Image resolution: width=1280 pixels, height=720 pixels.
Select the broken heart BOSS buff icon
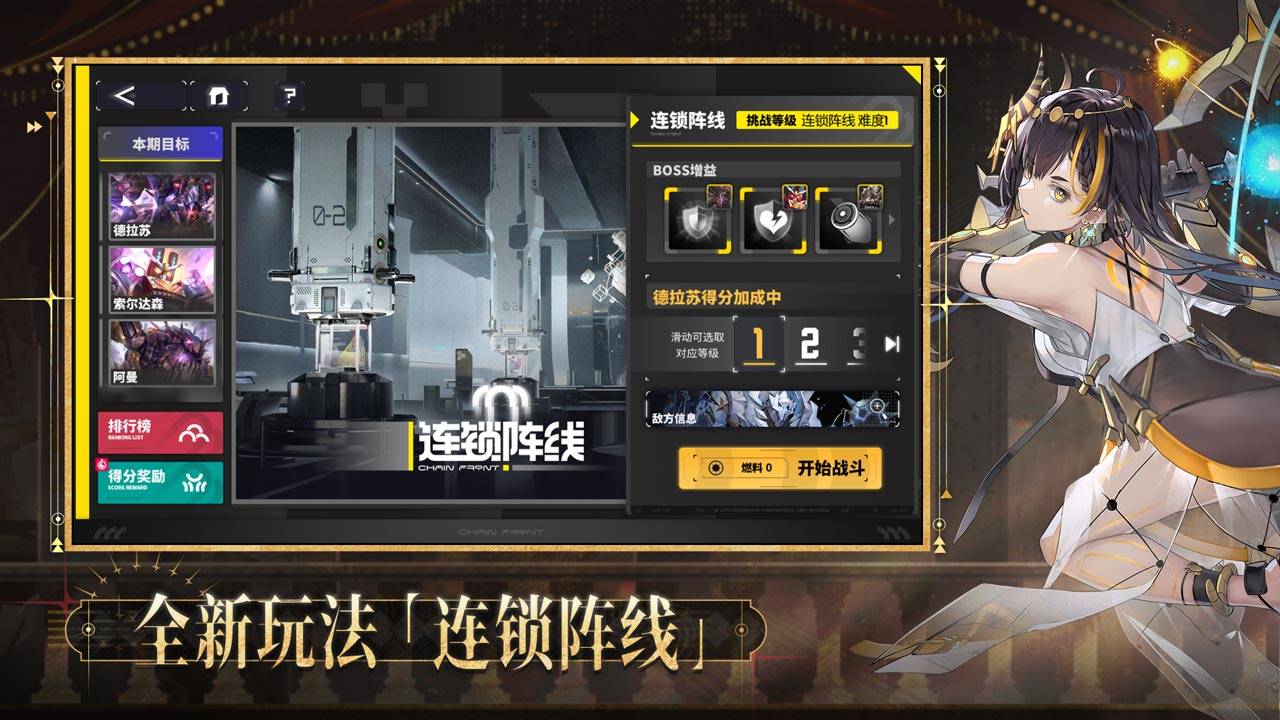tap(774, 222)
